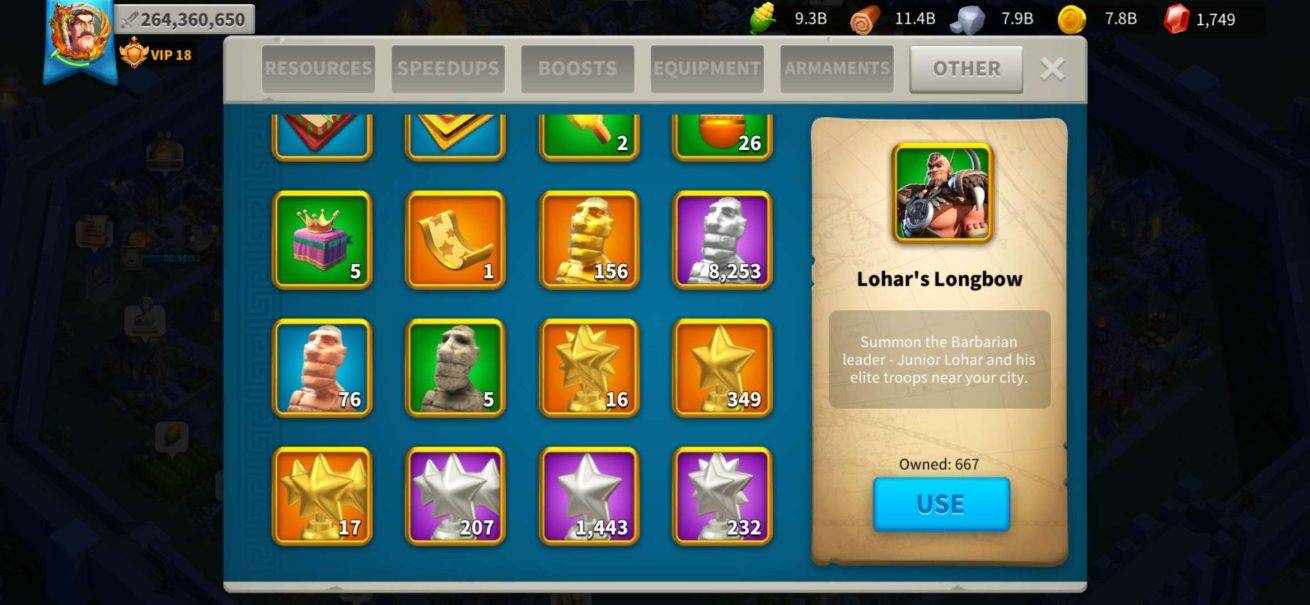The height and width of the screenshot is (605, 1310).
Task: Select the Boosts tab
Action: (577, 68)
